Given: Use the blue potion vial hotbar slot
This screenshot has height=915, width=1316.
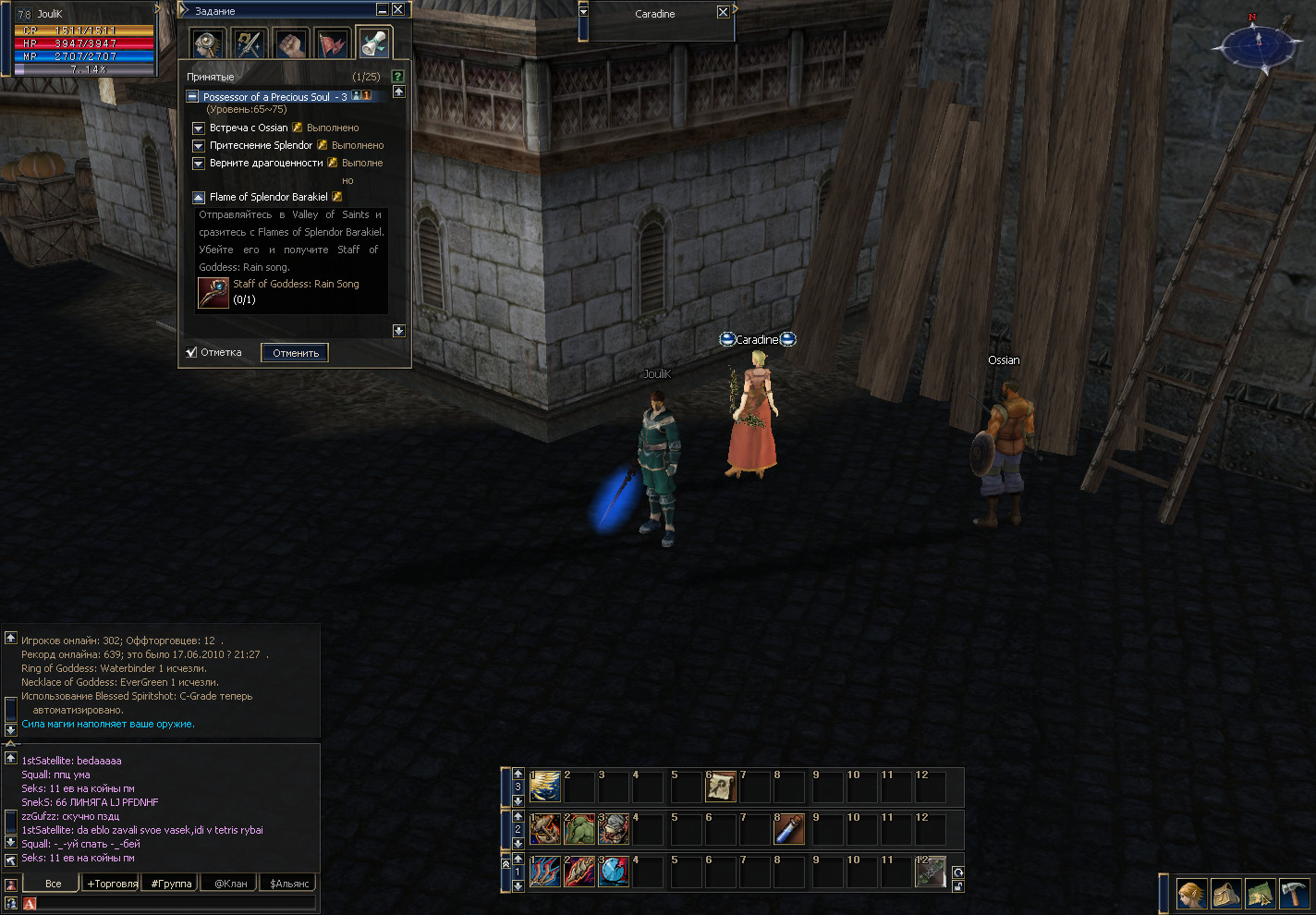Looking at the screenshot, I should point(789,829).
